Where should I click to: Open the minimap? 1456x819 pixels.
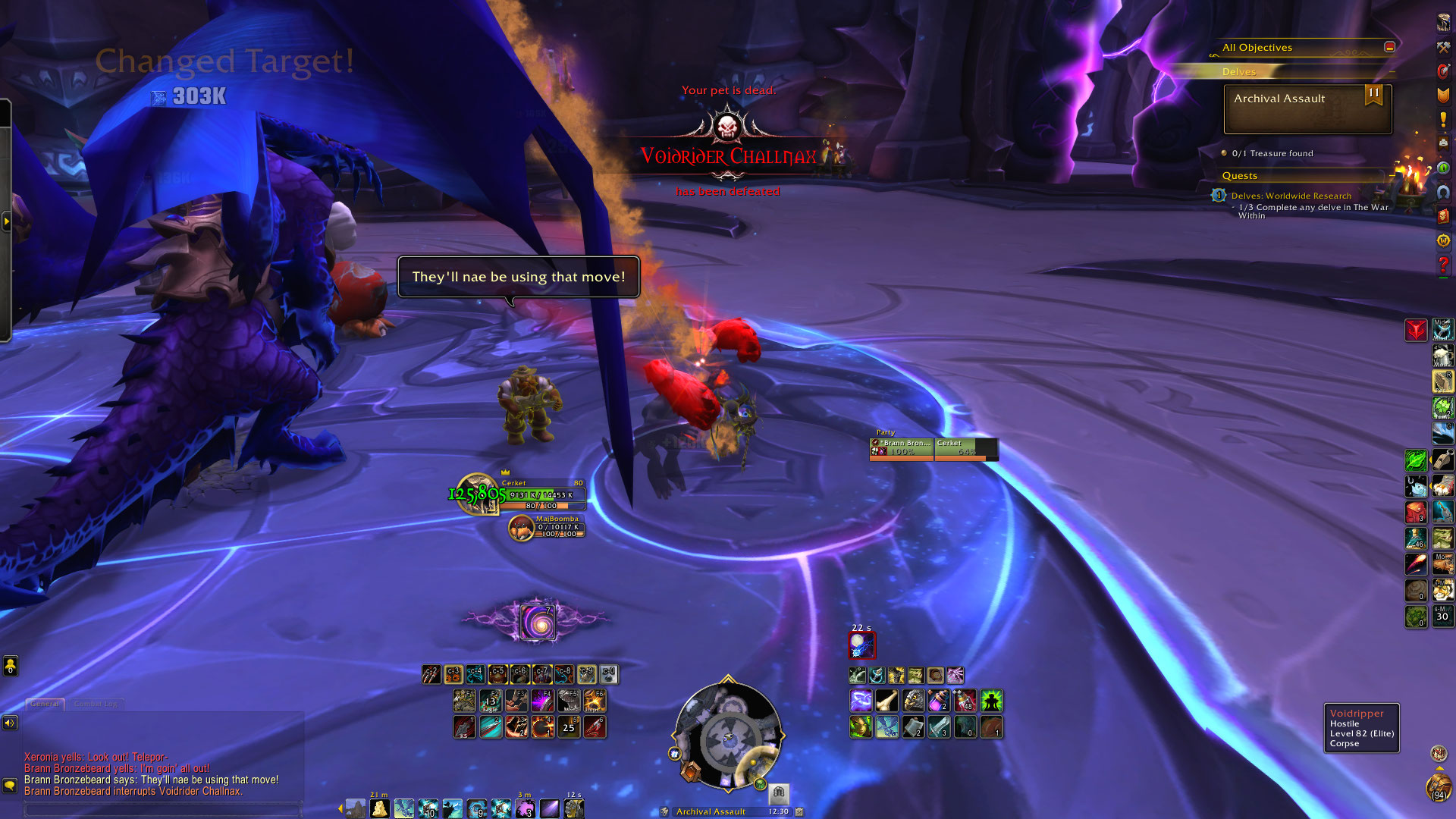coord(728,737)
